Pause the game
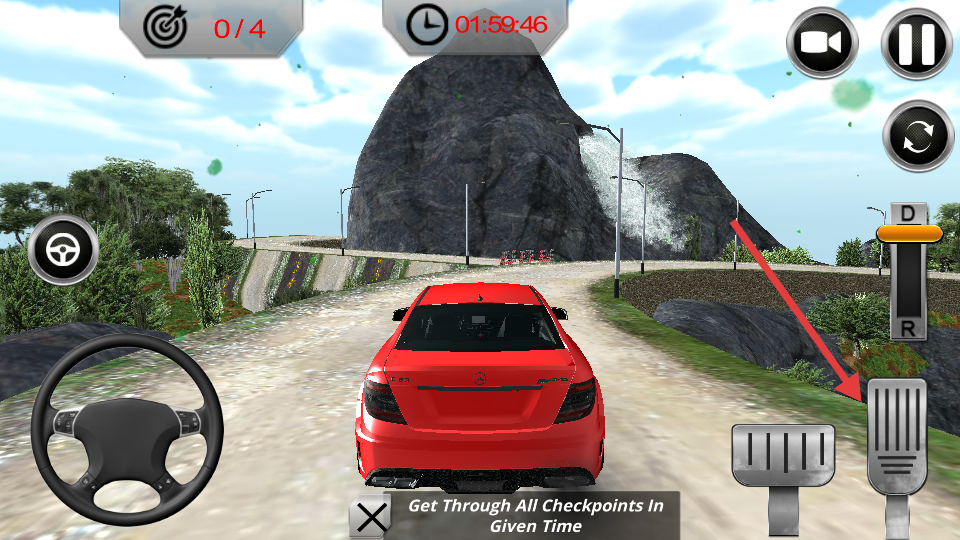The width and height of the screenshot is (960, 540). click(x=916, y=43)
